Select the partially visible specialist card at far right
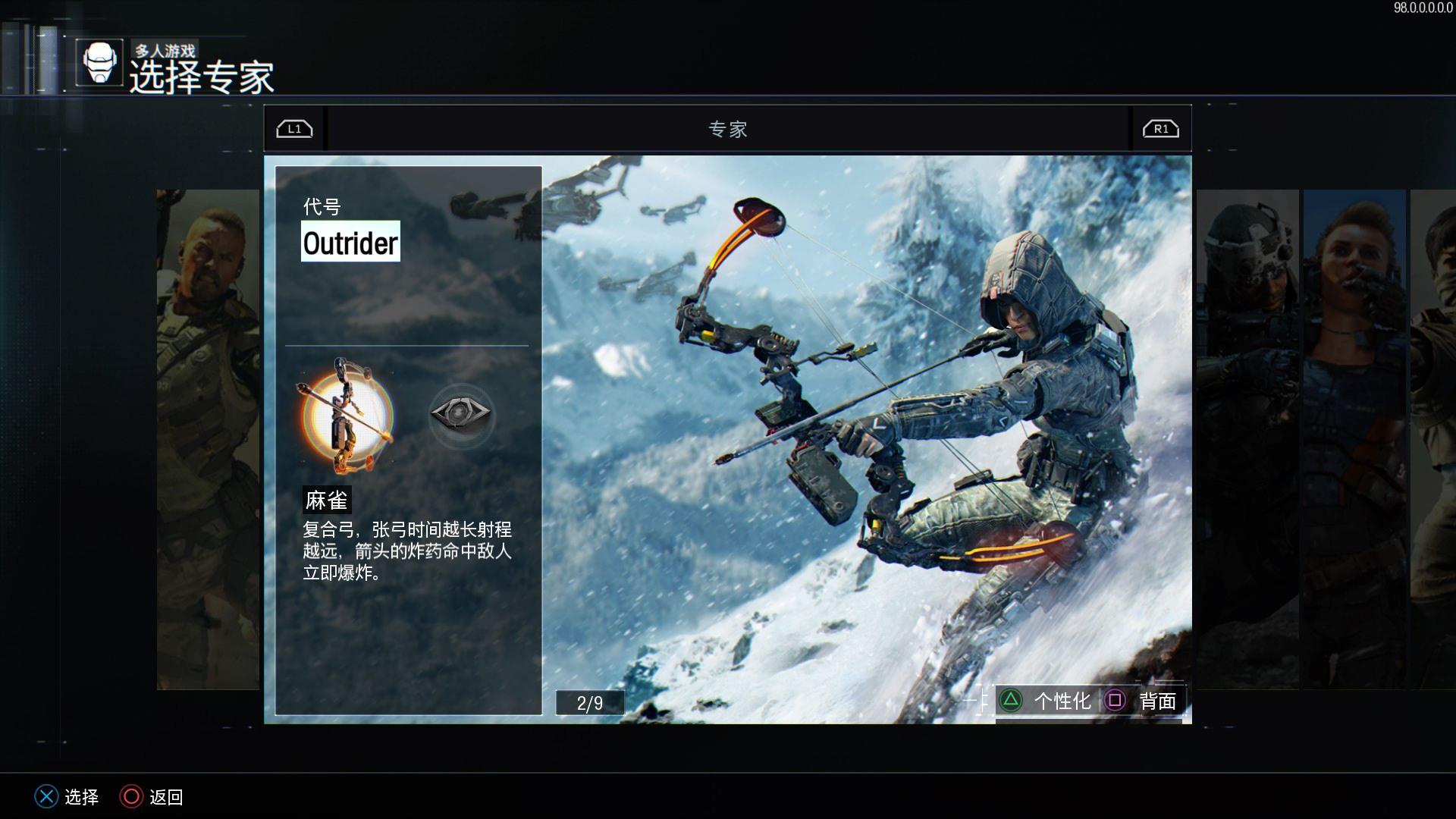Screen dimensions: 1456x819 click(1433, 438)
